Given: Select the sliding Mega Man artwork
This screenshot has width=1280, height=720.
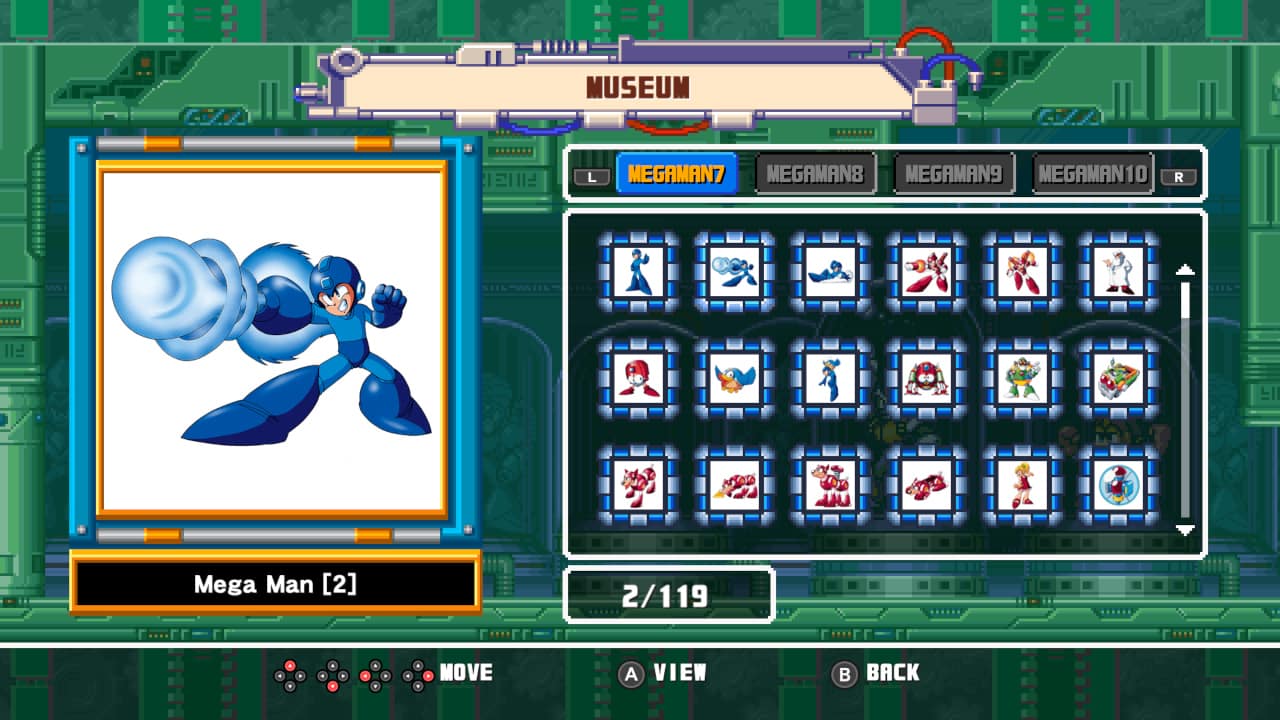Looking at the screenshot, I should (831, 272).
